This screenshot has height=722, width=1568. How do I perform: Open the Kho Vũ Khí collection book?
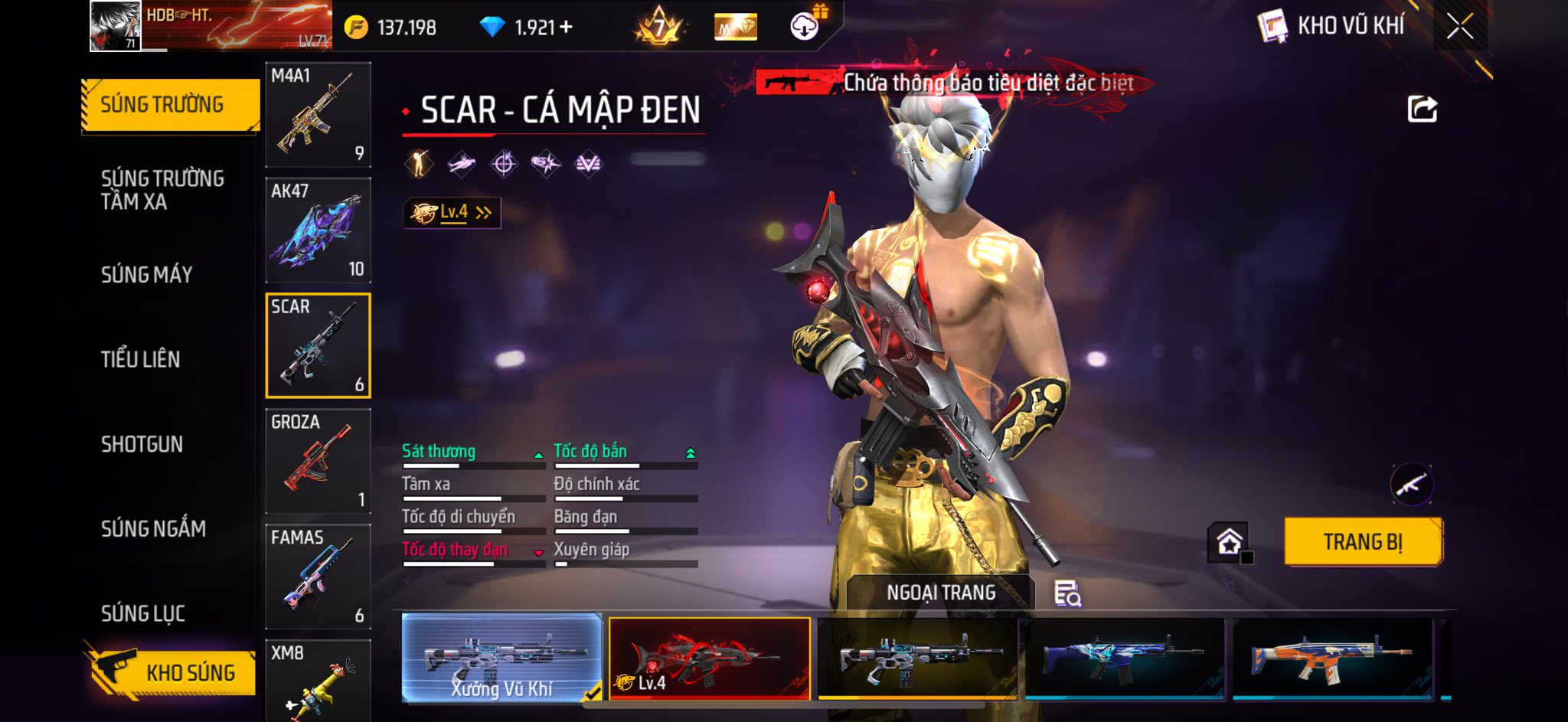pyautogui.click(x=1332, y=26)
